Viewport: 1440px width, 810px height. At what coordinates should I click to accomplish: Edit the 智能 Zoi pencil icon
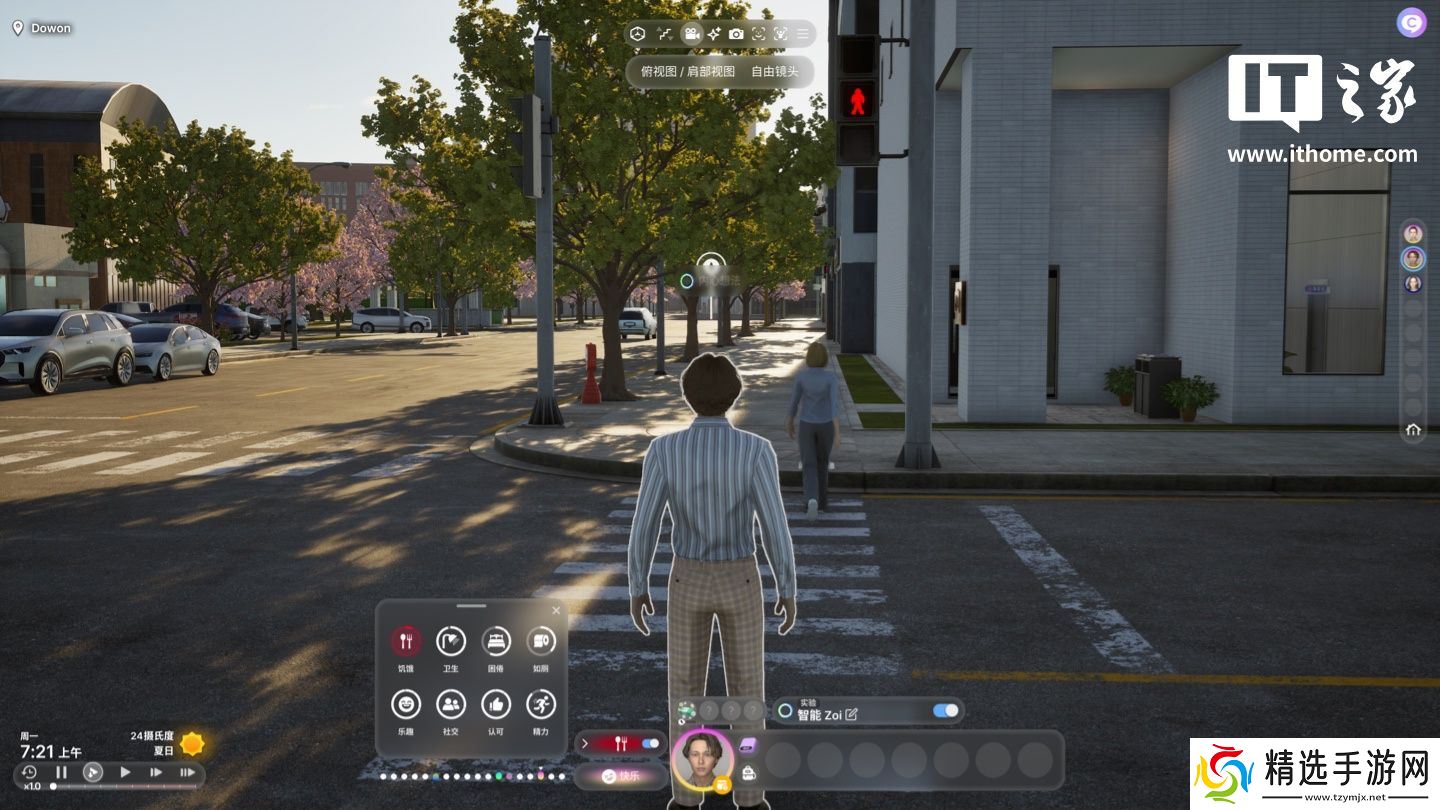click(x=852, y=714)
